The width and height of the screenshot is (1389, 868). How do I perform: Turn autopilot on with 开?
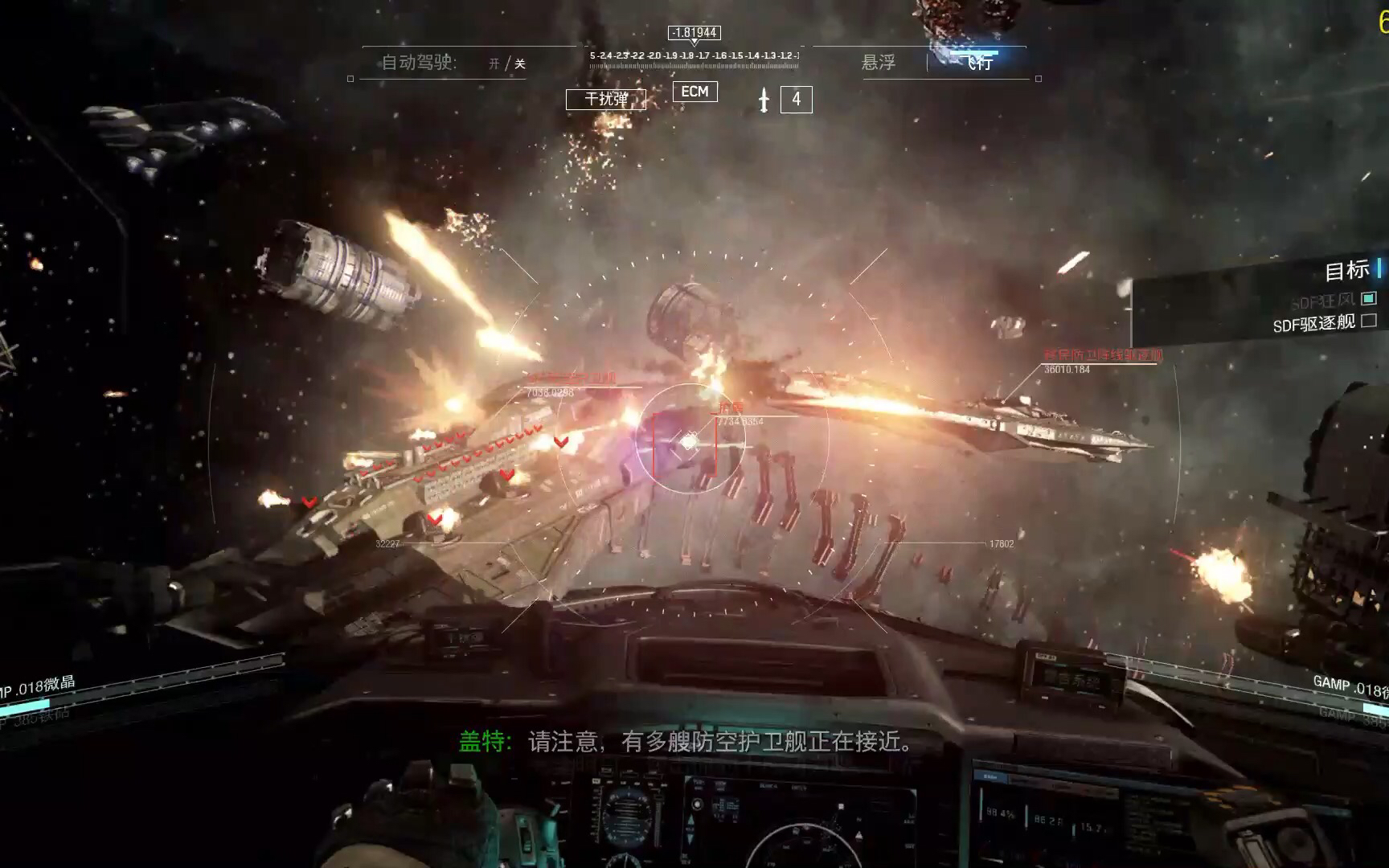click(x=494, y=63)
